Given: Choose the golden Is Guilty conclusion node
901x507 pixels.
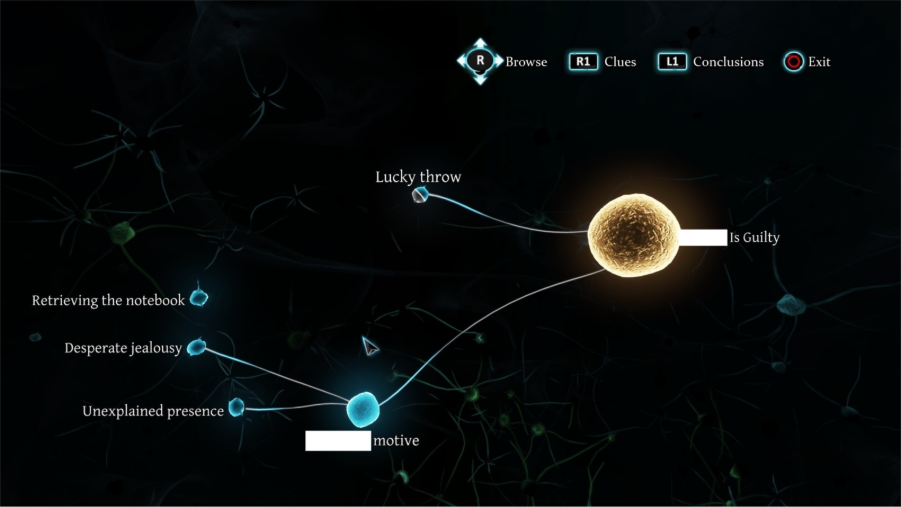Looking at the screenshot, I should 633,236.
